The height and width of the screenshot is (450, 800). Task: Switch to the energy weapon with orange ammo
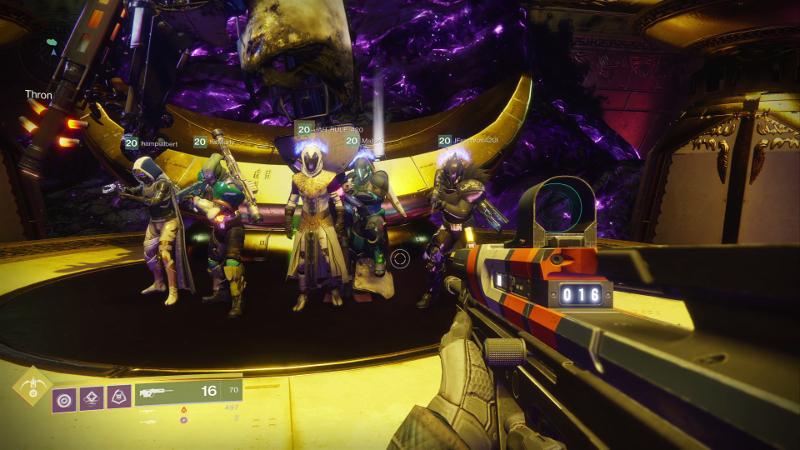click(x=184, y=409)
